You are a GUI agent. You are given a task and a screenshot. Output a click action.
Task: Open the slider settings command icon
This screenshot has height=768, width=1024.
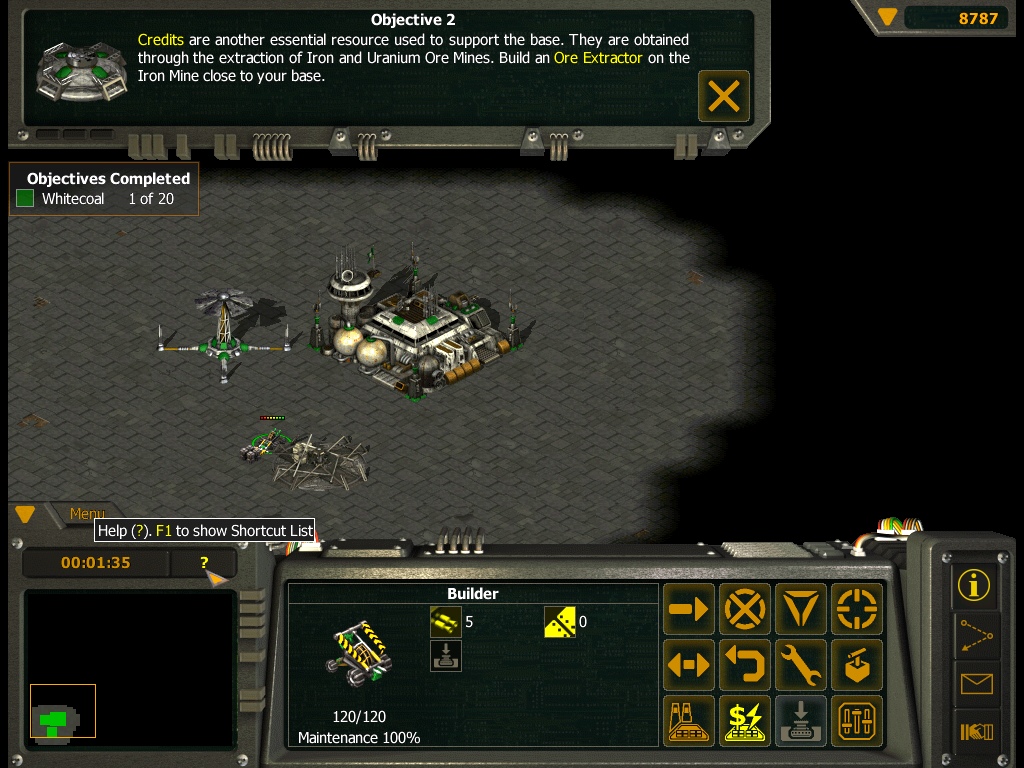[x=857, y=721]
